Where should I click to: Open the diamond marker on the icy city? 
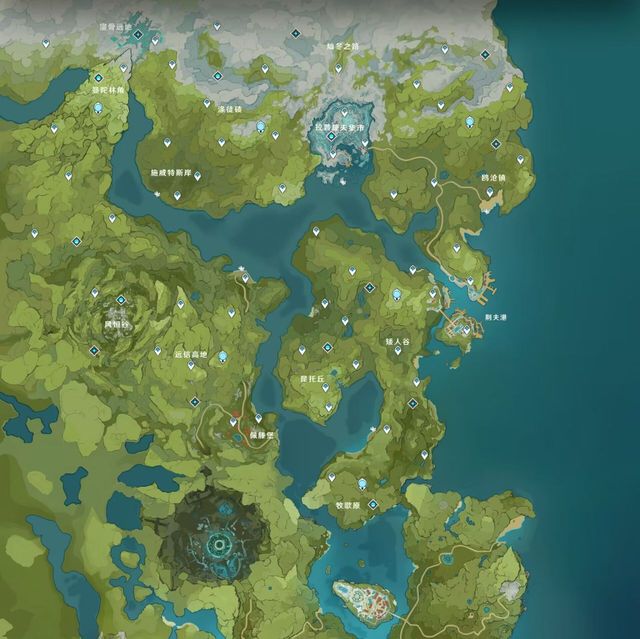pyautogui.click(x=331, y=136)
